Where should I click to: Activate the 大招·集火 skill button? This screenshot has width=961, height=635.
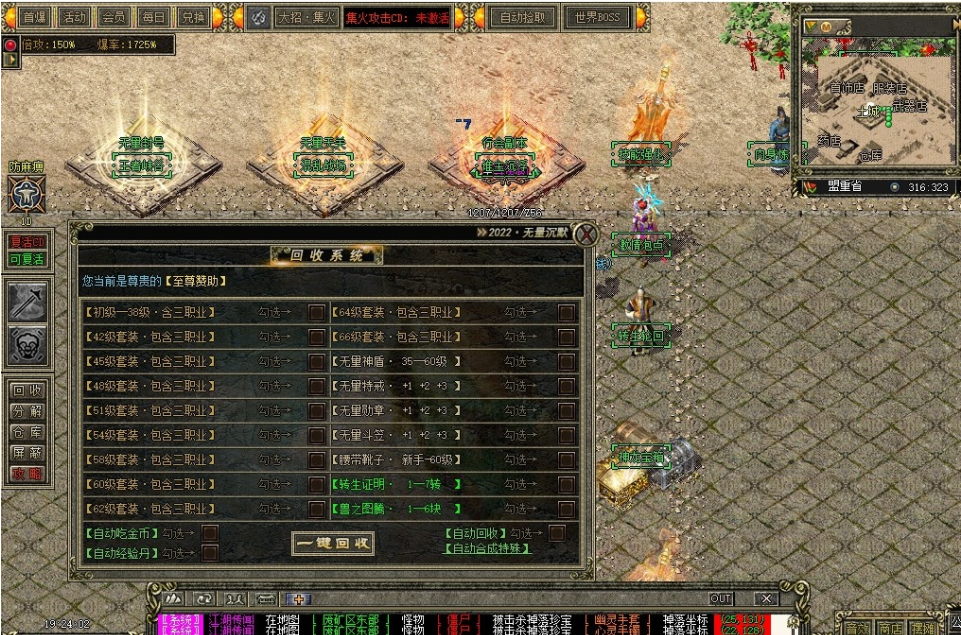pos(306,17)
